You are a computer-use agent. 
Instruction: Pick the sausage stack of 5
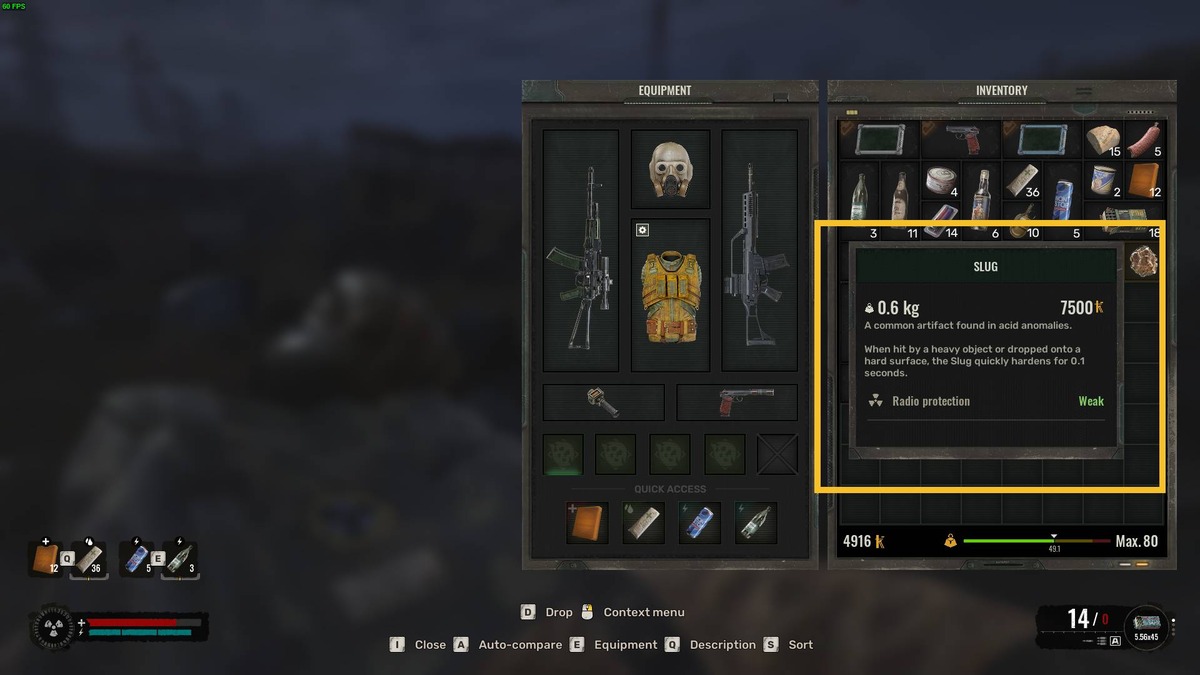coord(1144,140)
